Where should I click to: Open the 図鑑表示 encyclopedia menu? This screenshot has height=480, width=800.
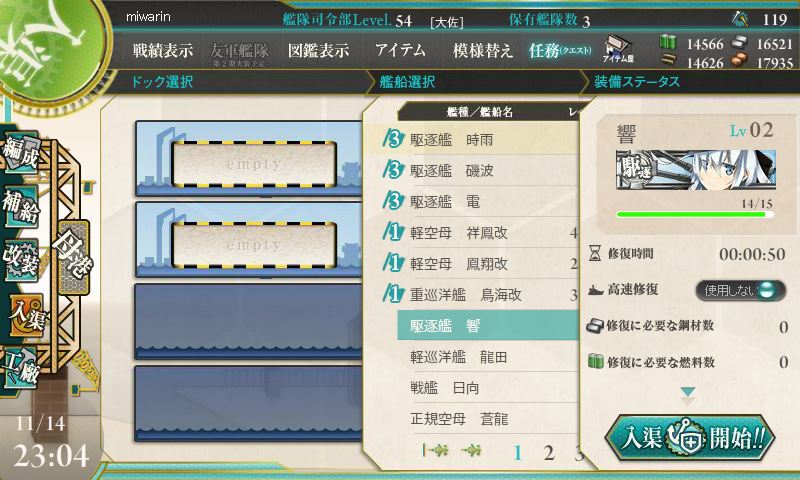(318, 50)
